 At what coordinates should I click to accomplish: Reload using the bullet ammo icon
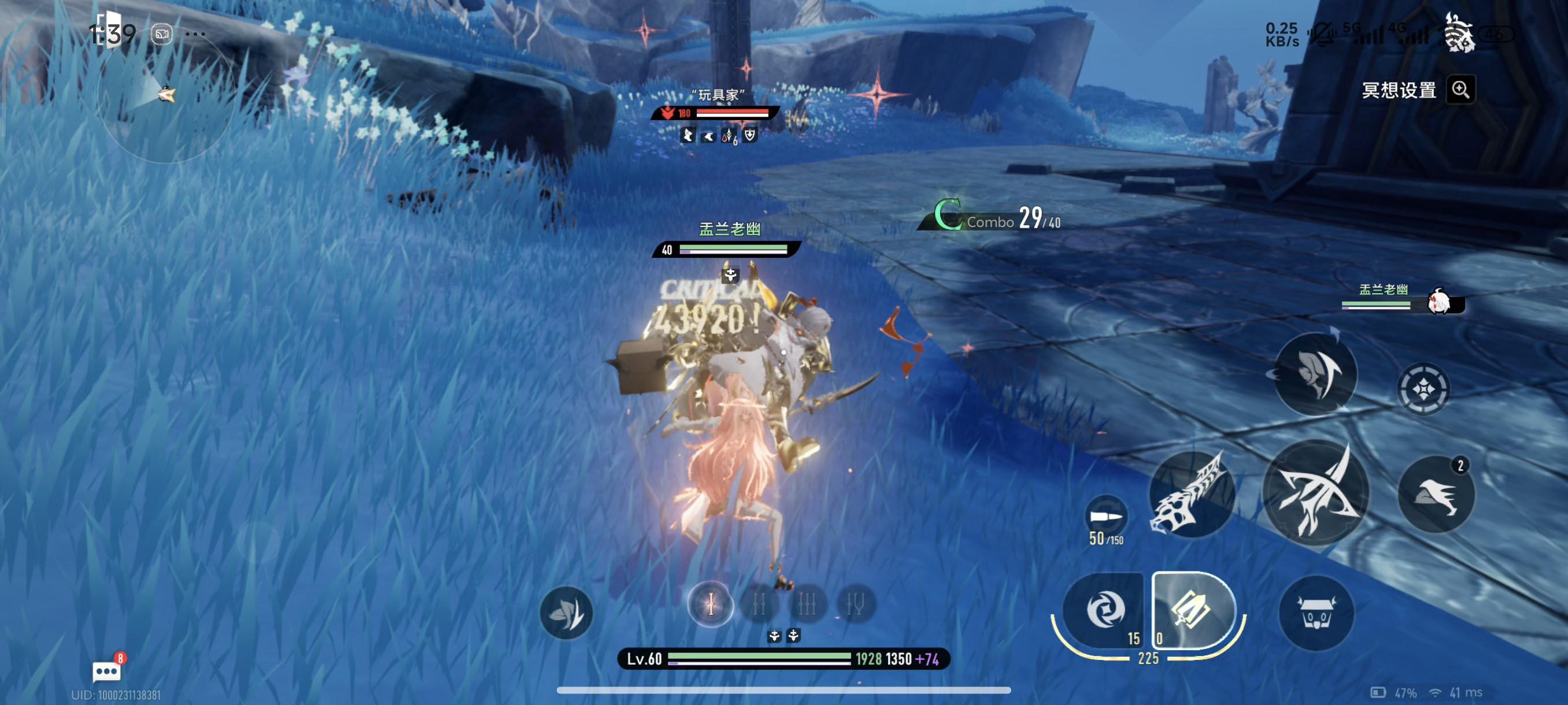(1105, 517)
